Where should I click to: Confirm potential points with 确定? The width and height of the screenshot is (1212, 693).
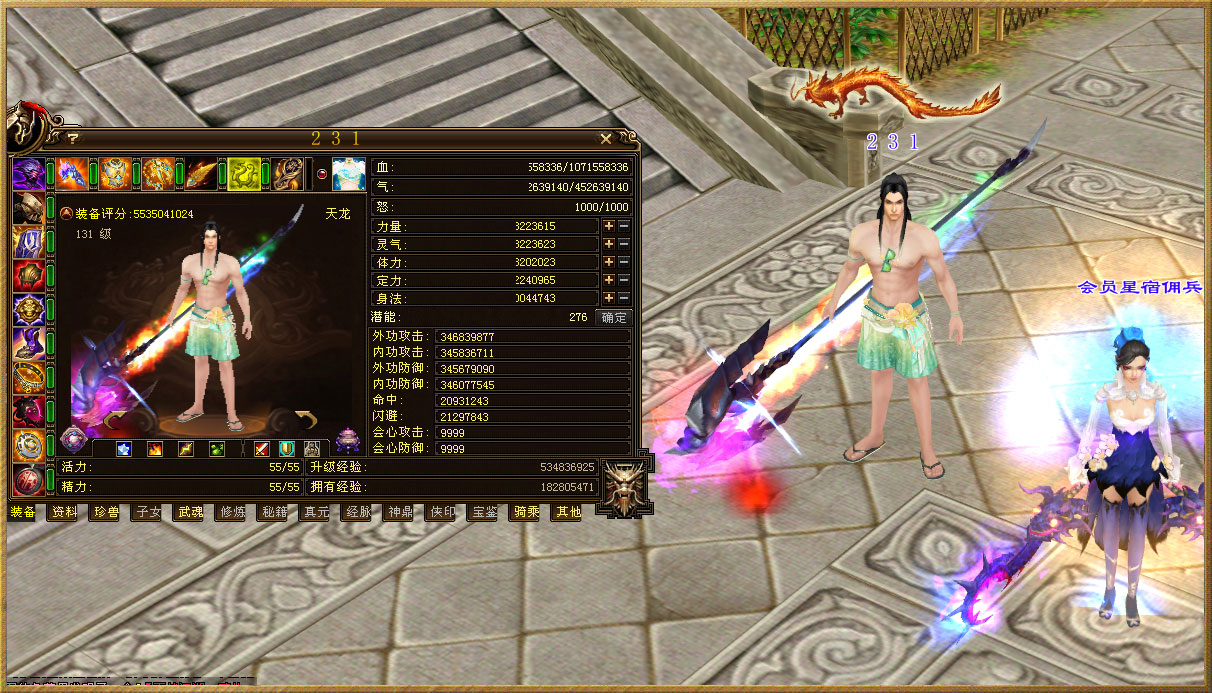click(x=613, y=317)
